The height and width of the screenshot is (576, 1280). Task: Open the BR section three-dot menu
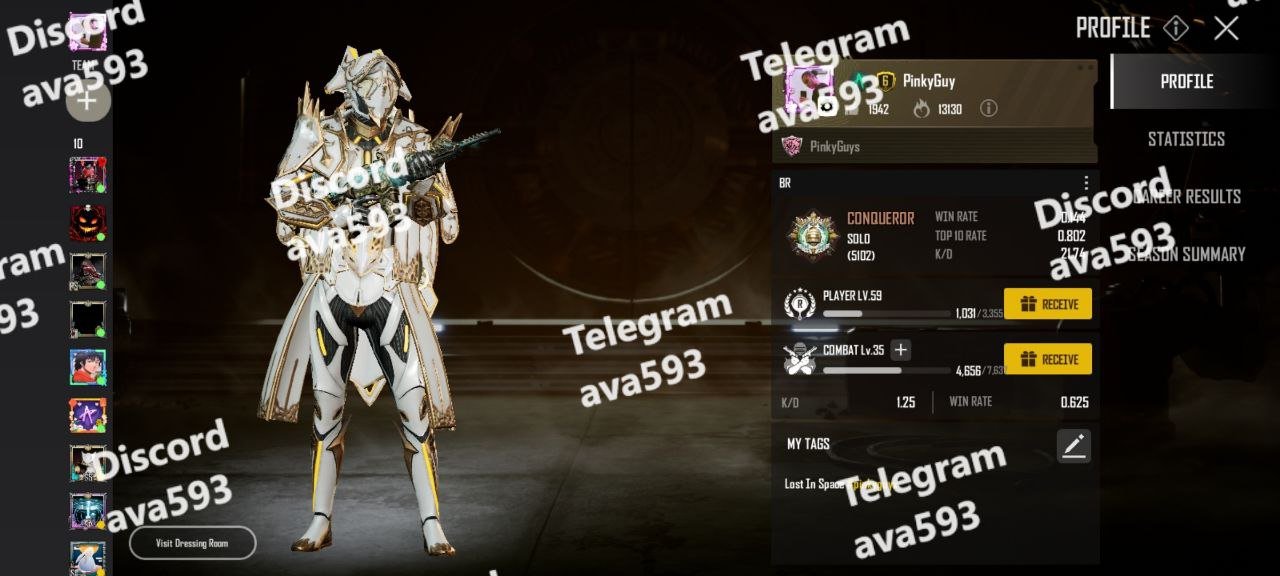[x=1086, y=183]
